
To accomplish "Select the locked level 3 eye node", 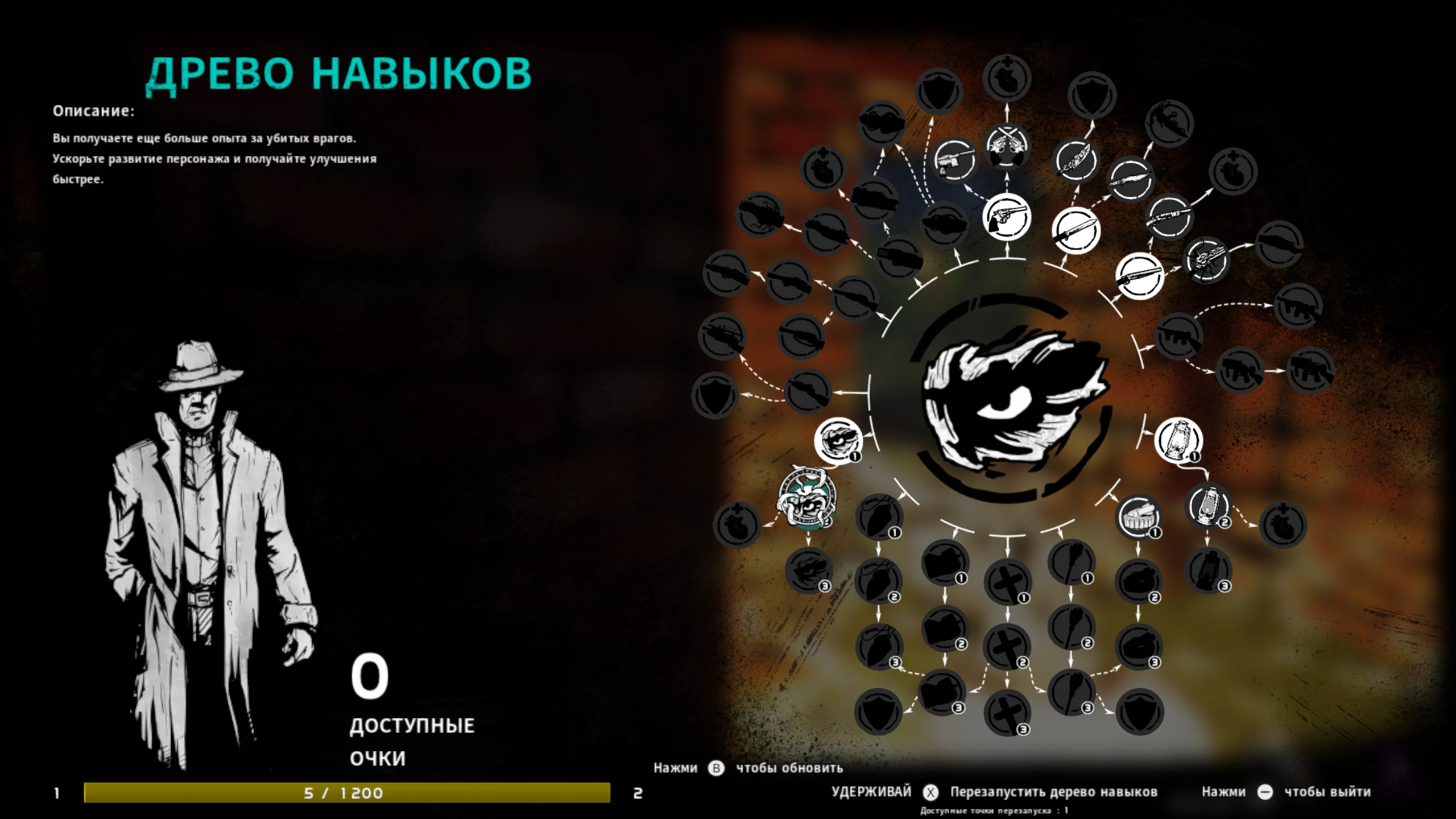I will [808, 570].
